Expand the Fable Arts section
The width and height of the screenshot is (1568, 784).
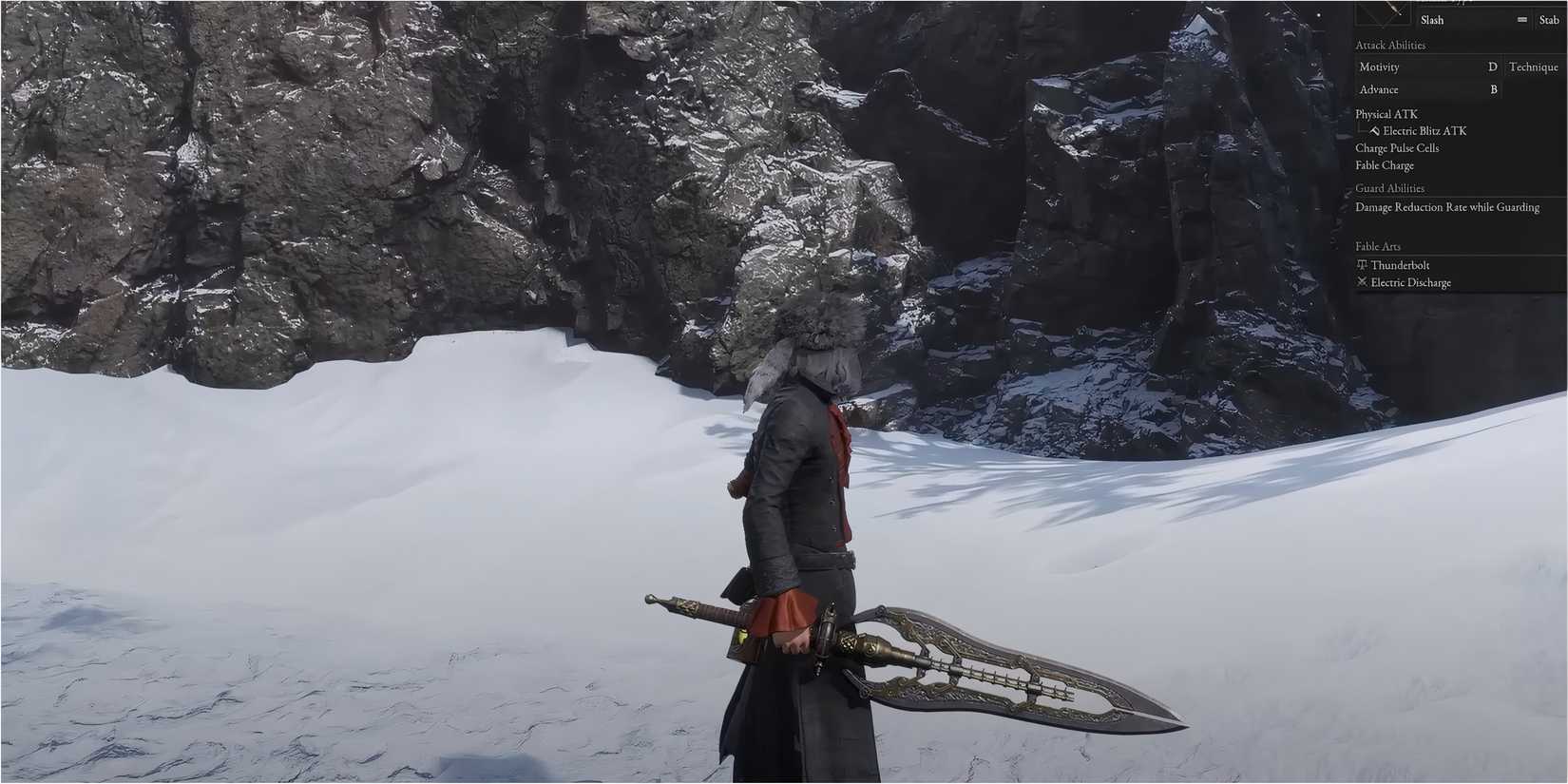click(1378, 246)
